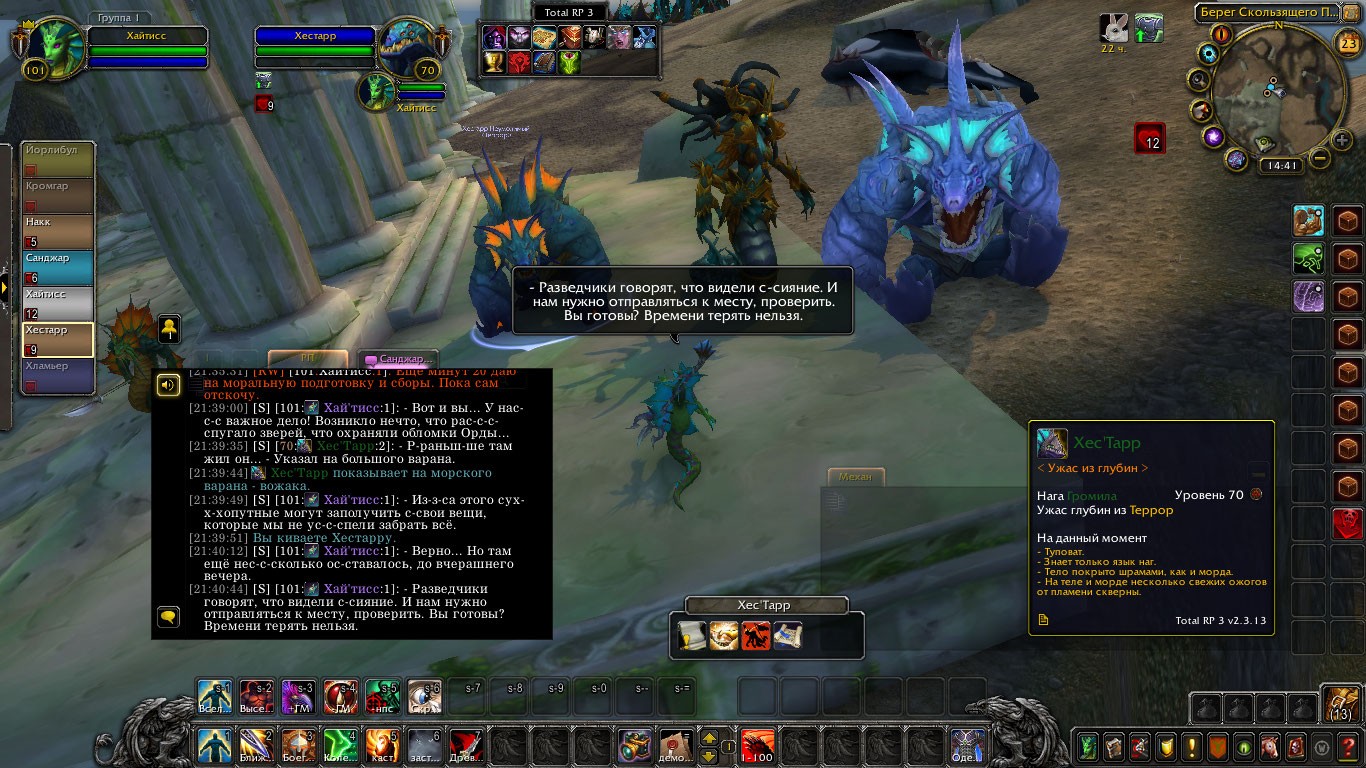Open the calendar showing day 23
The image size is (1366, 768).
click(1347, 41)
